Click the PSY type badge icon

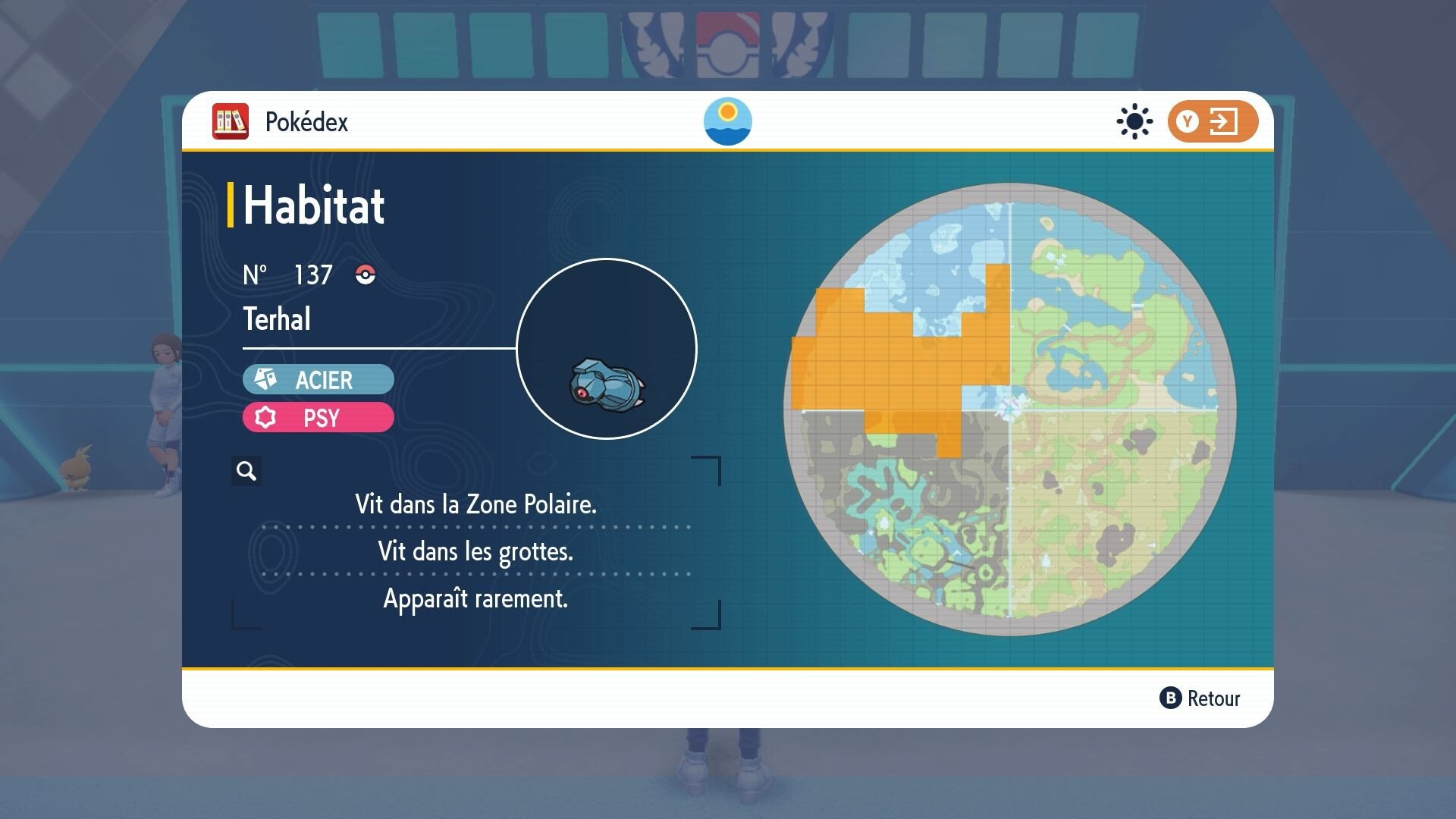click(x=267, y=418)
